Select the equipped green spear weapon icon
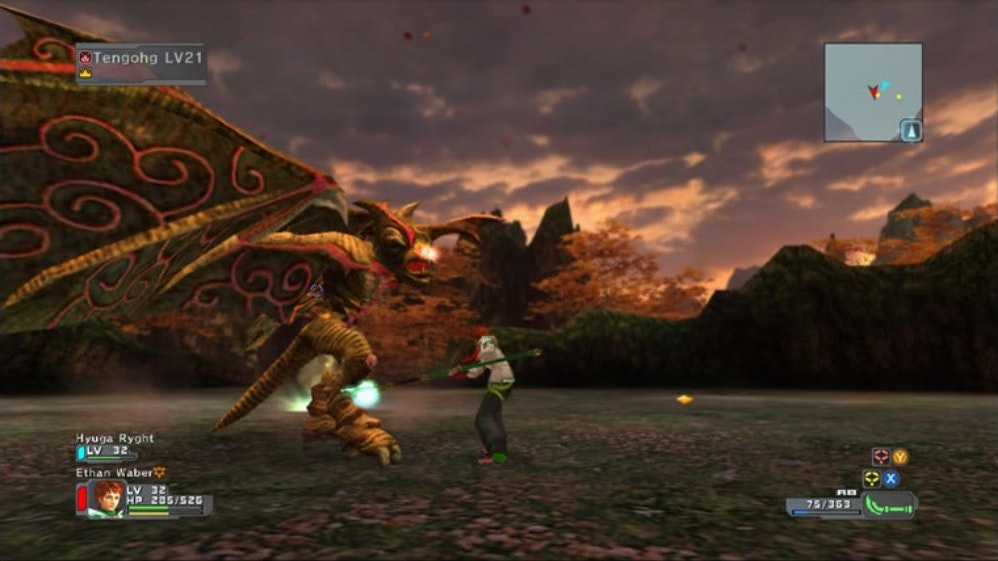Screen dimensions: 998x561 coord(889,506)
